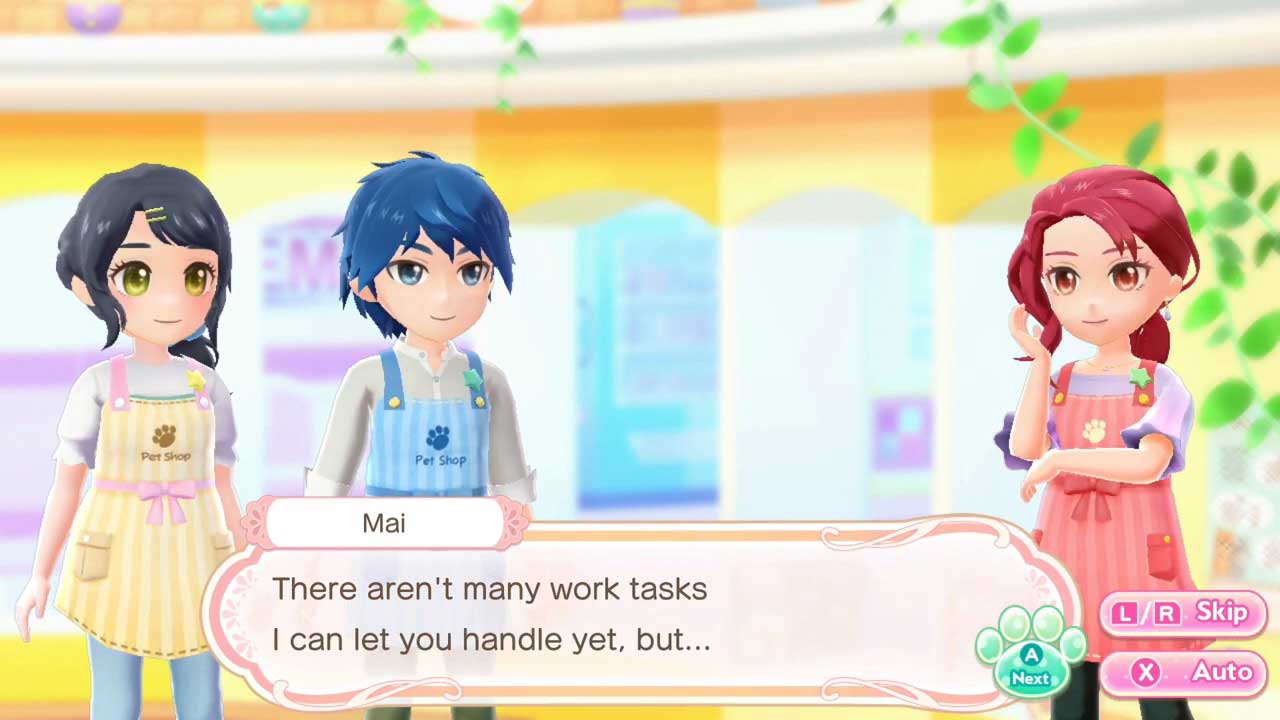Enable Auto dialogue advance

(x=1183, y=672)
